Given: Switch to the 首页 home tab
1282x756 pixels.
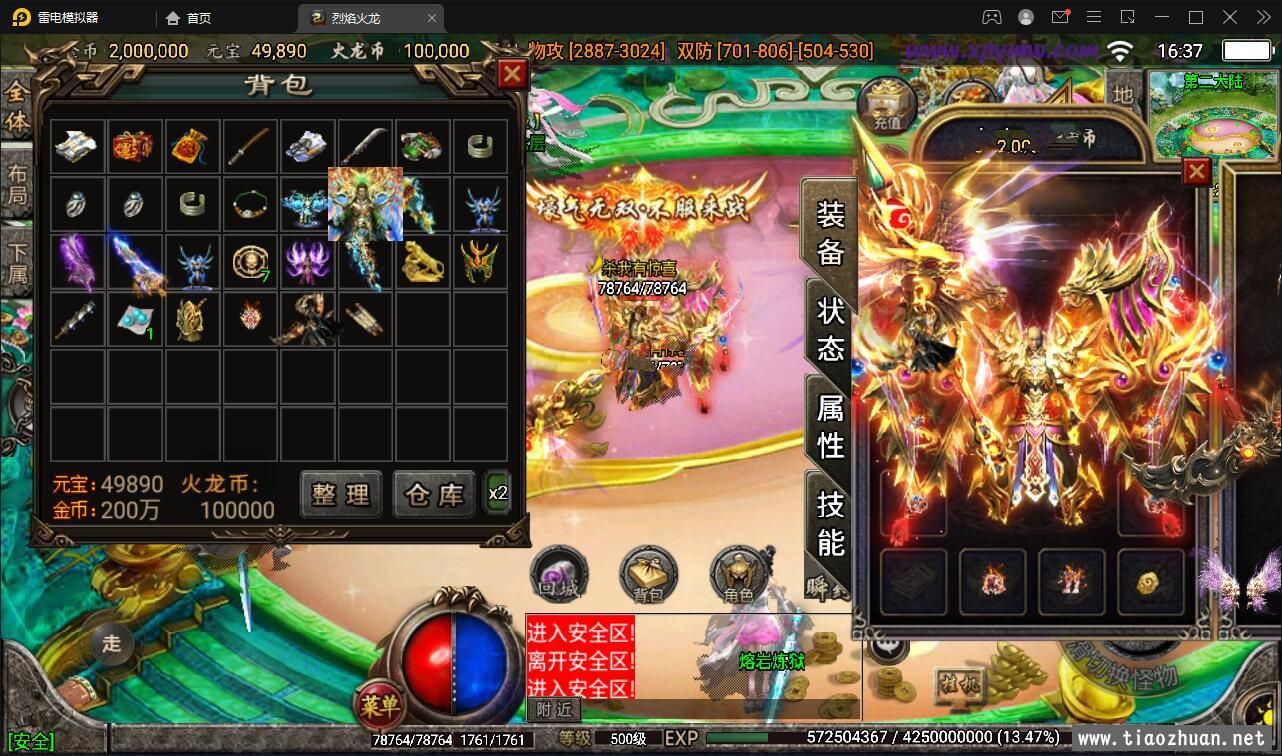Looking at the screenshot, I should 189,18.
